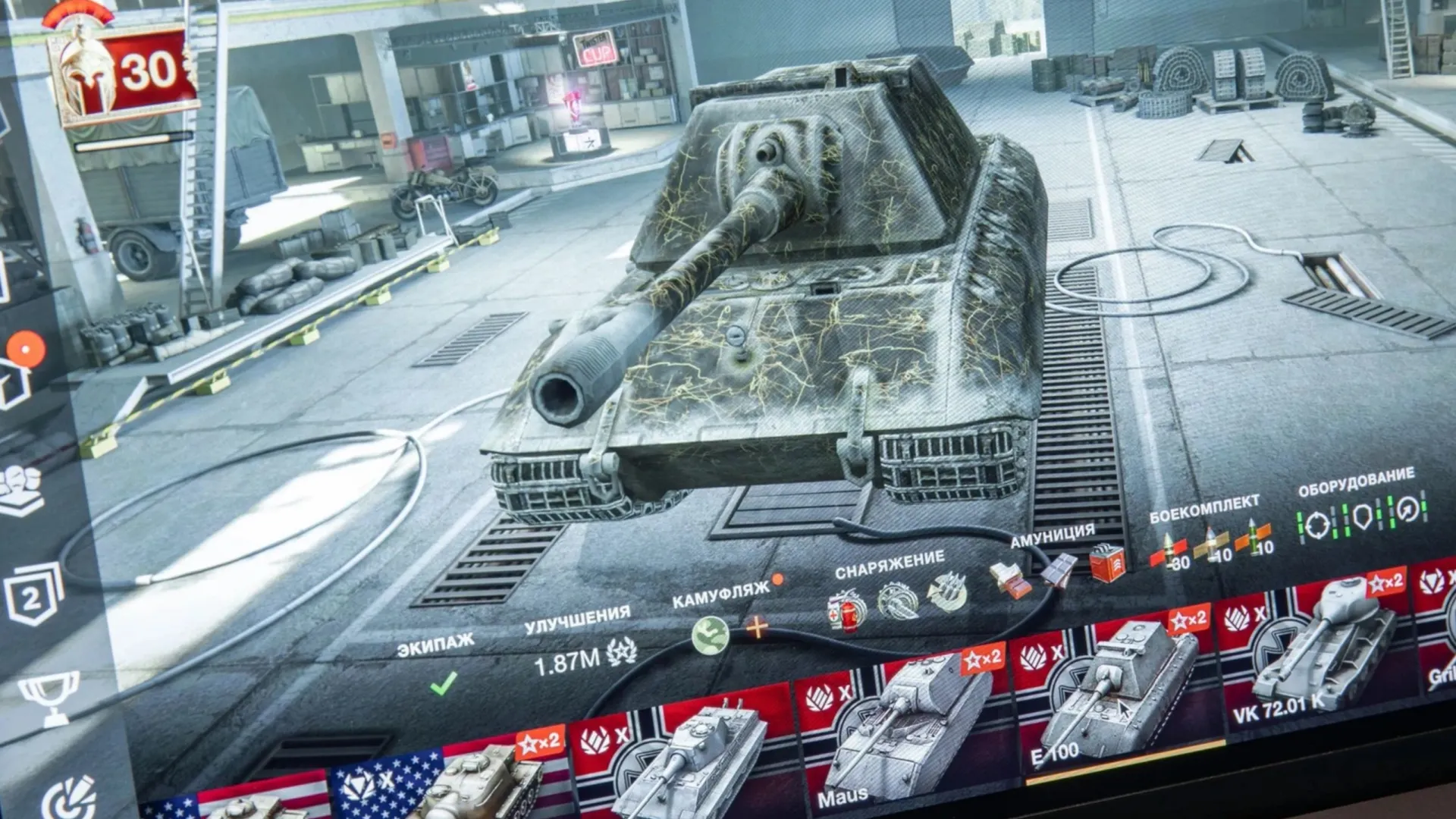Open the sidebar badge icon showing number 2
Screen dimensions: 1456x819
pyautogui.click(x=32, y=597)
